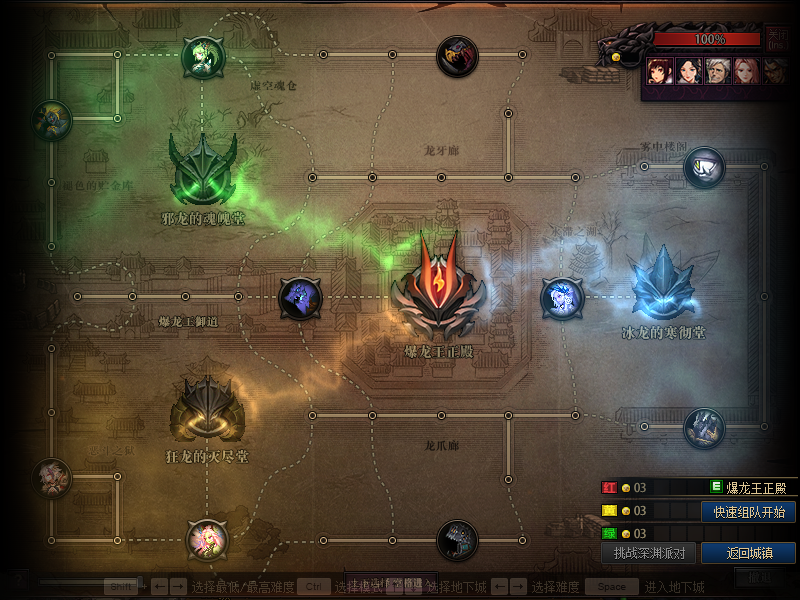
Task: Click 快速组队开始 quick party start
Action: (749, 512)
